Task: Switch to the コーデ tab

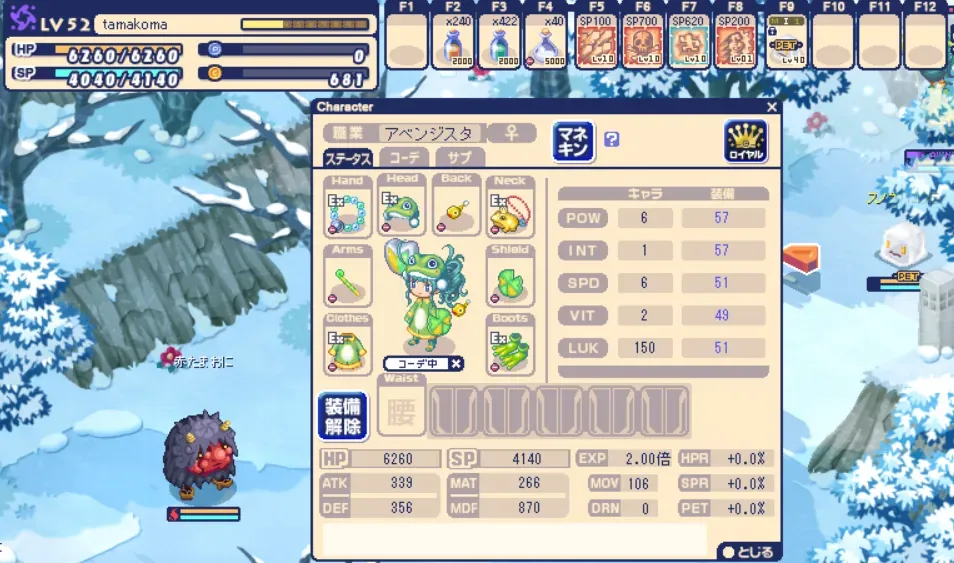Action: pos(404,158)
